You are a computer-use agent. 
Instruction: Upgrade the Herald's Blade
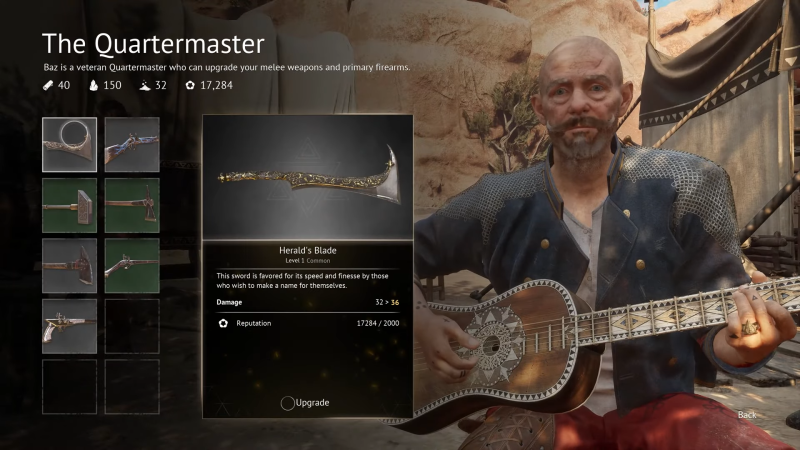[x=305, y=402]
